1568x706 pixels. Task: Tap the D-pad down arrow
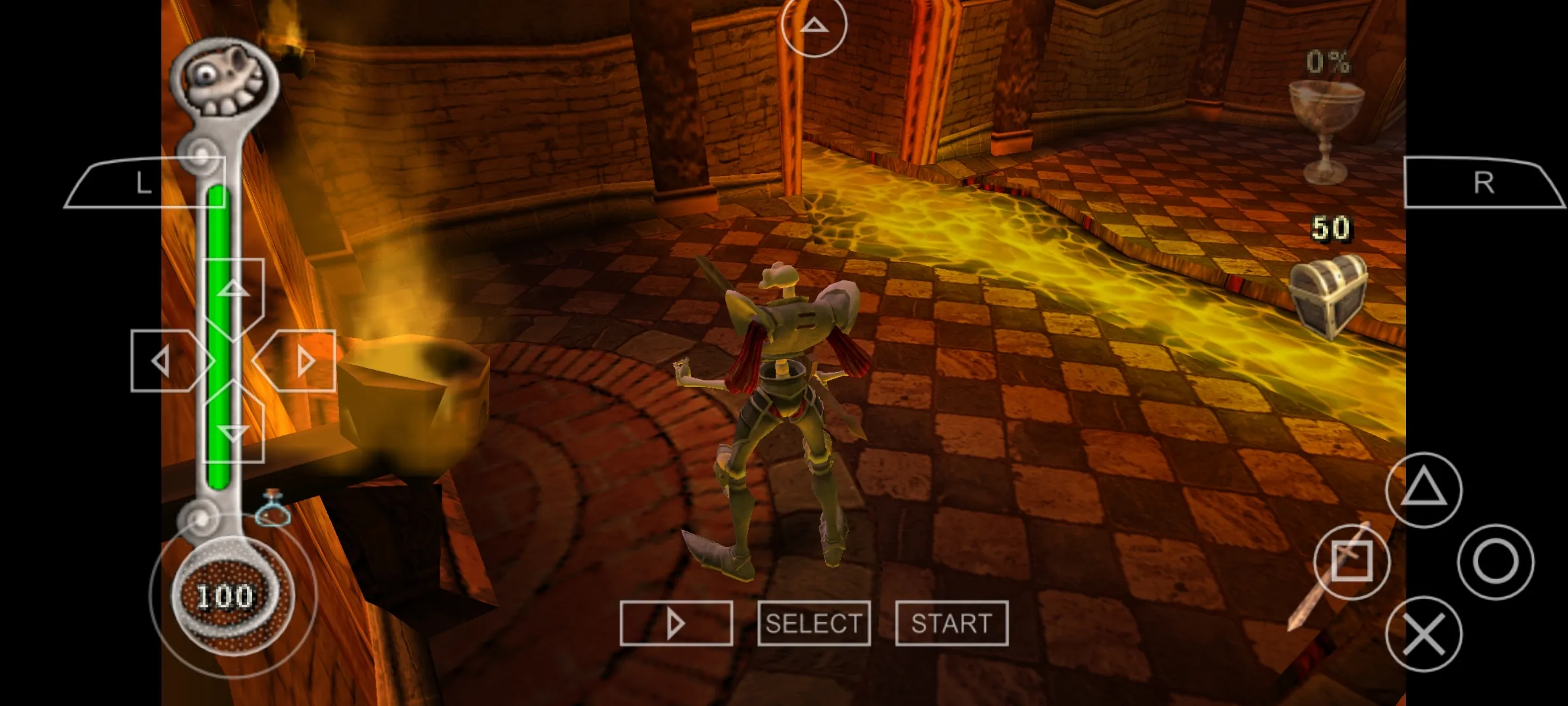pos(234,431)
